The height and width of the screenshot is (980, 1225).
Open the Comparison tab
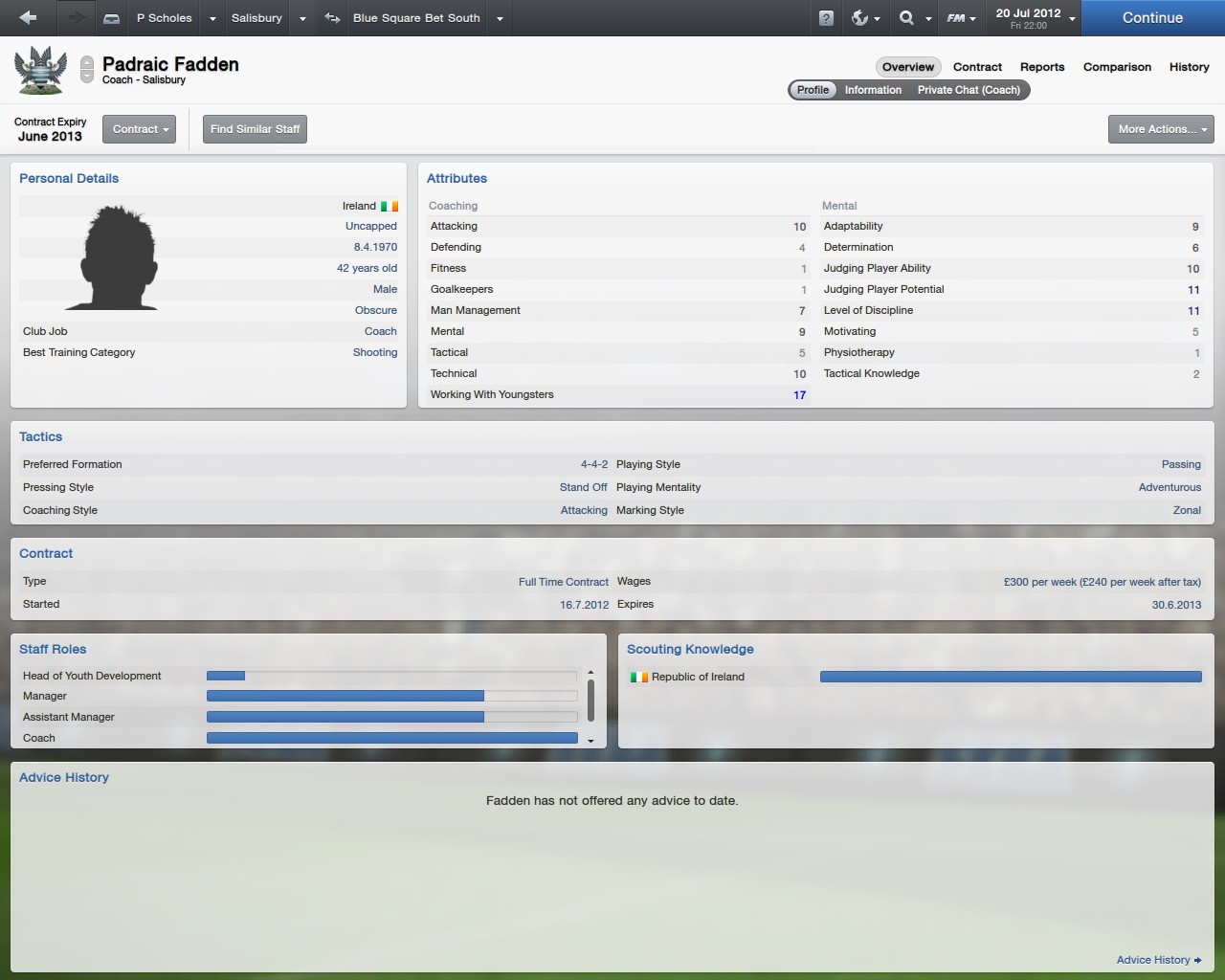click(x=1117, y=67)
